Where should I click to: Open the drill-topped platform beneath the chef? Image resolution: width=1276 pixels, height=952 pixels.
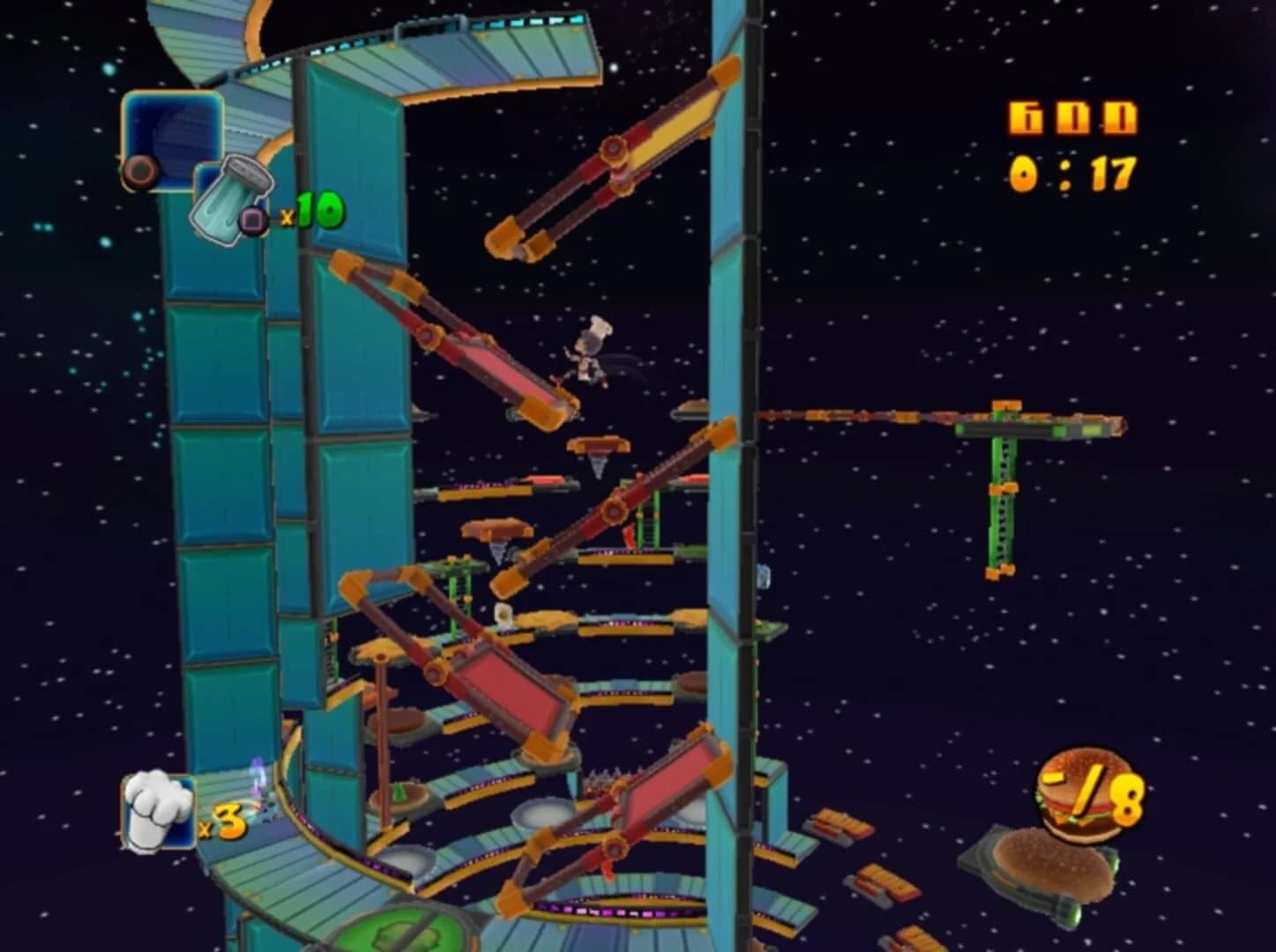tap(600, 445)
